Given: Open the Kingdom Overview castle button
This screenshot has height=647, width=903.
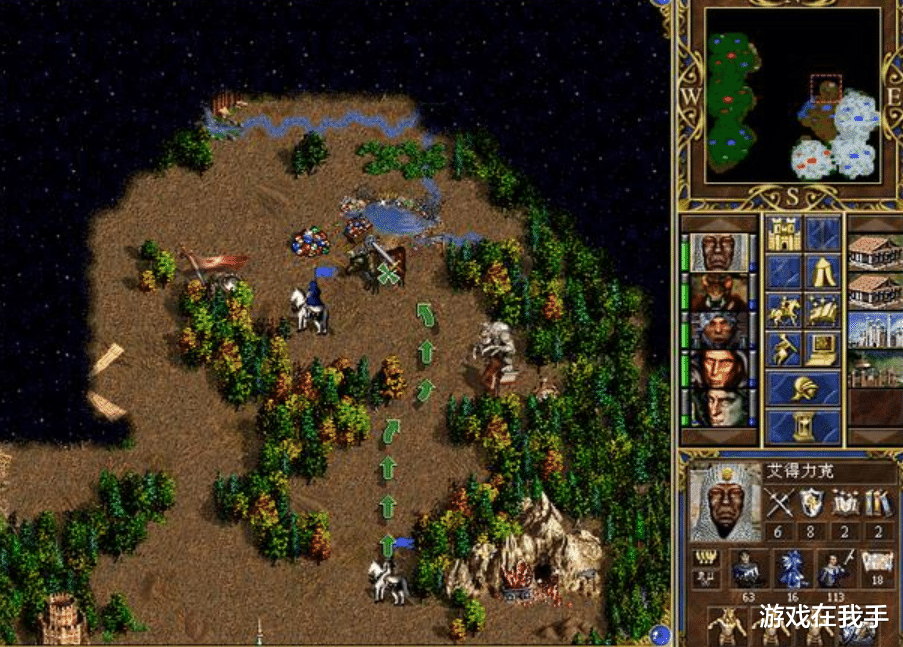Looking at the screenshot, I should tap(784, 233).
